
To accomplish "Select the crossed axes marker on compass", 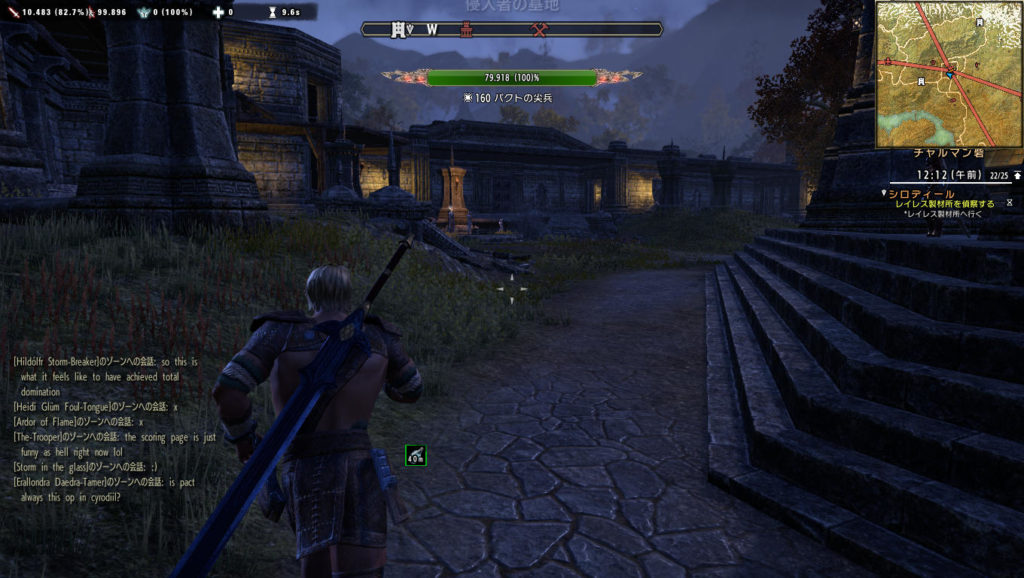I will [541, 30].
